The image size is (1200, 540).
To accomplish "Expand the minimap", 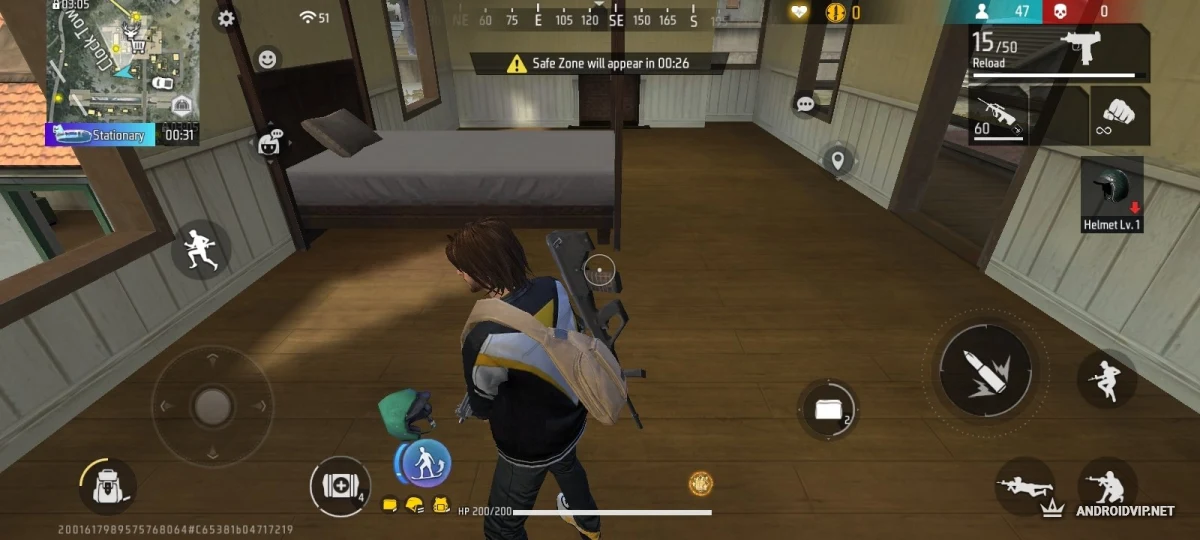I will click(x=122, y=60).
